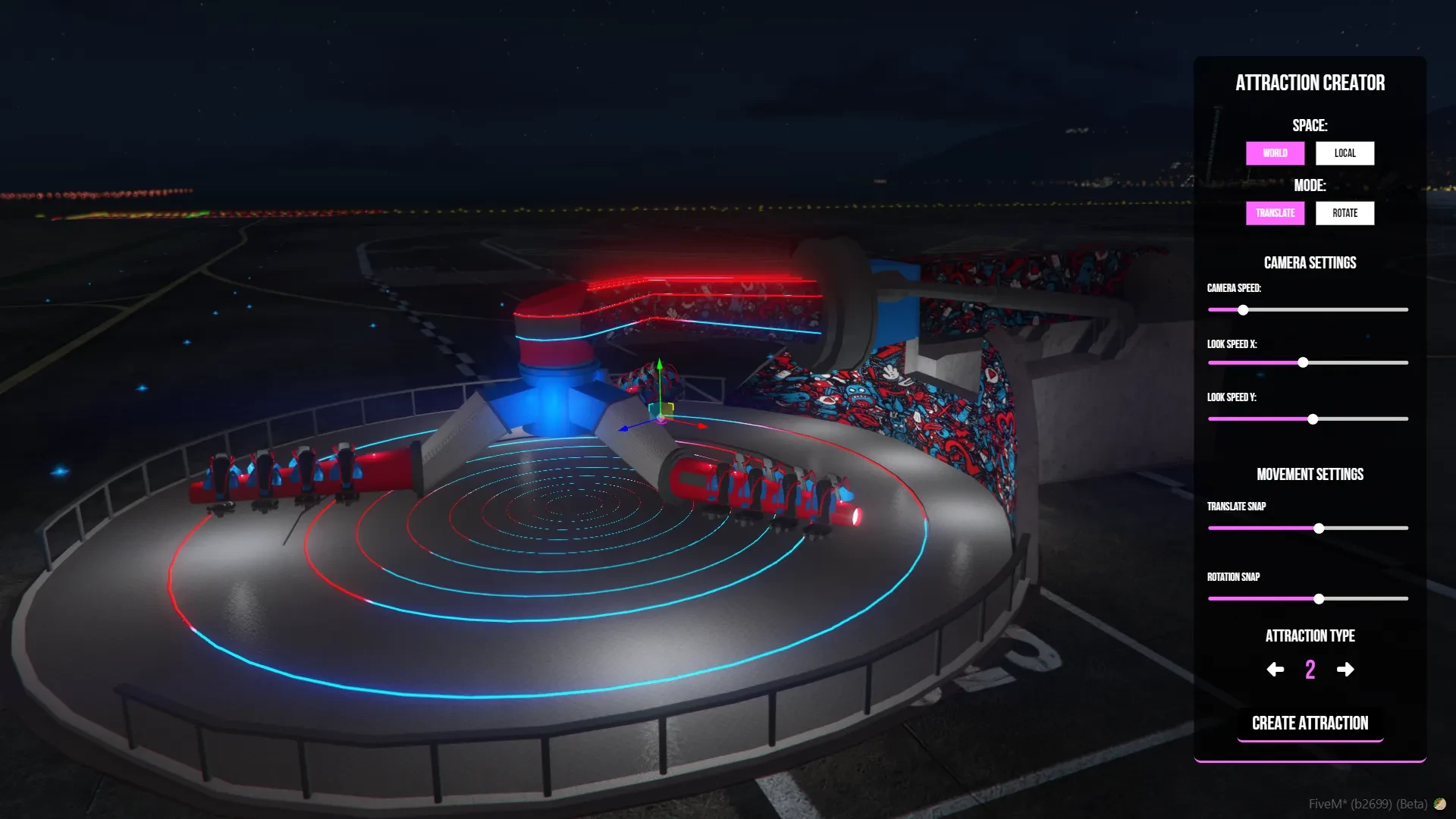Viewport: 1456px width, 819px height.
Task: Click the Look Speed Y slider handle
Action: [x=1311, y=419]
